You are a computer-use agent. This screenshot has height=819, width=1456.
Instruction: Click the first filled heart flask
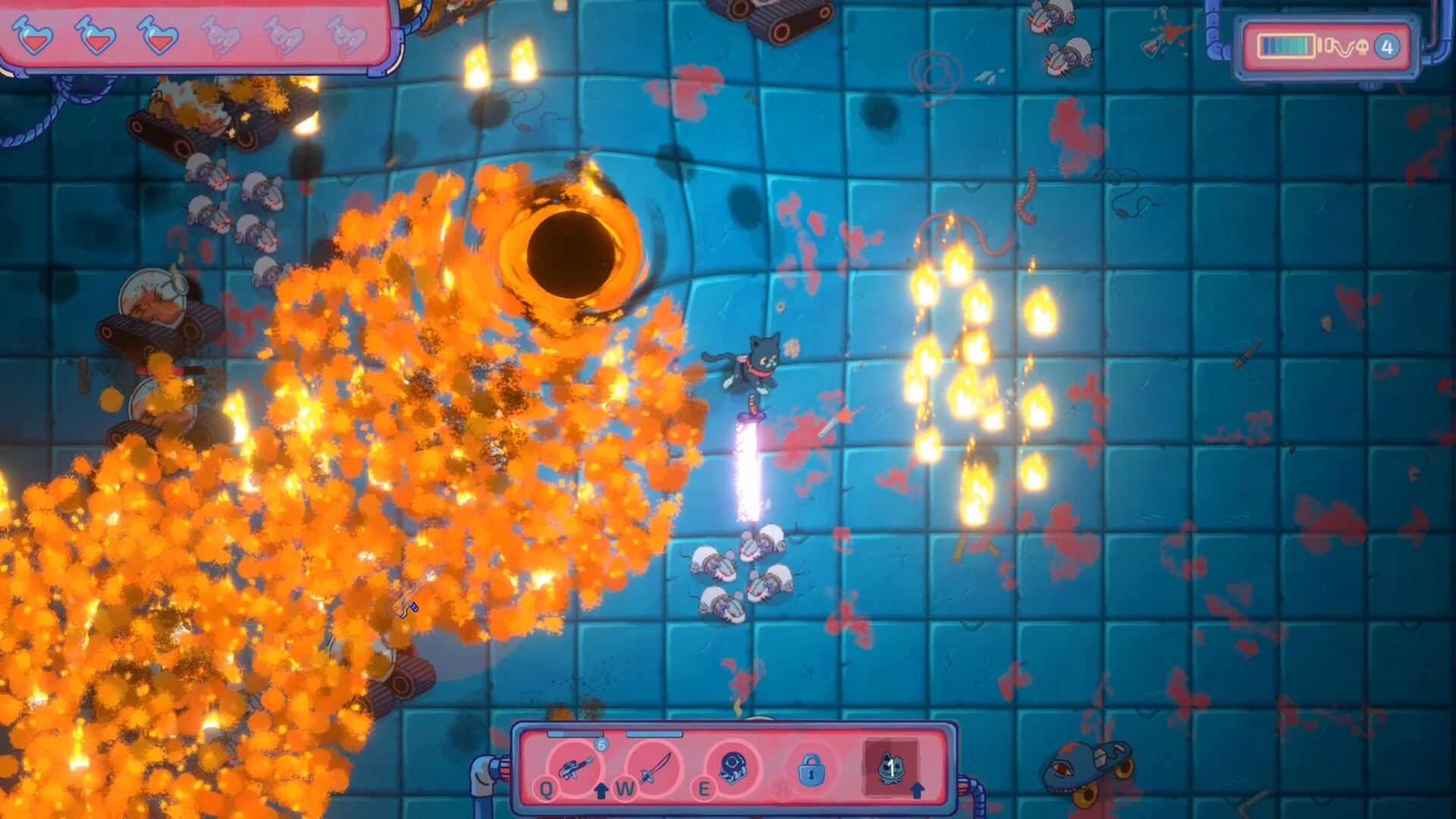[33, 36]
